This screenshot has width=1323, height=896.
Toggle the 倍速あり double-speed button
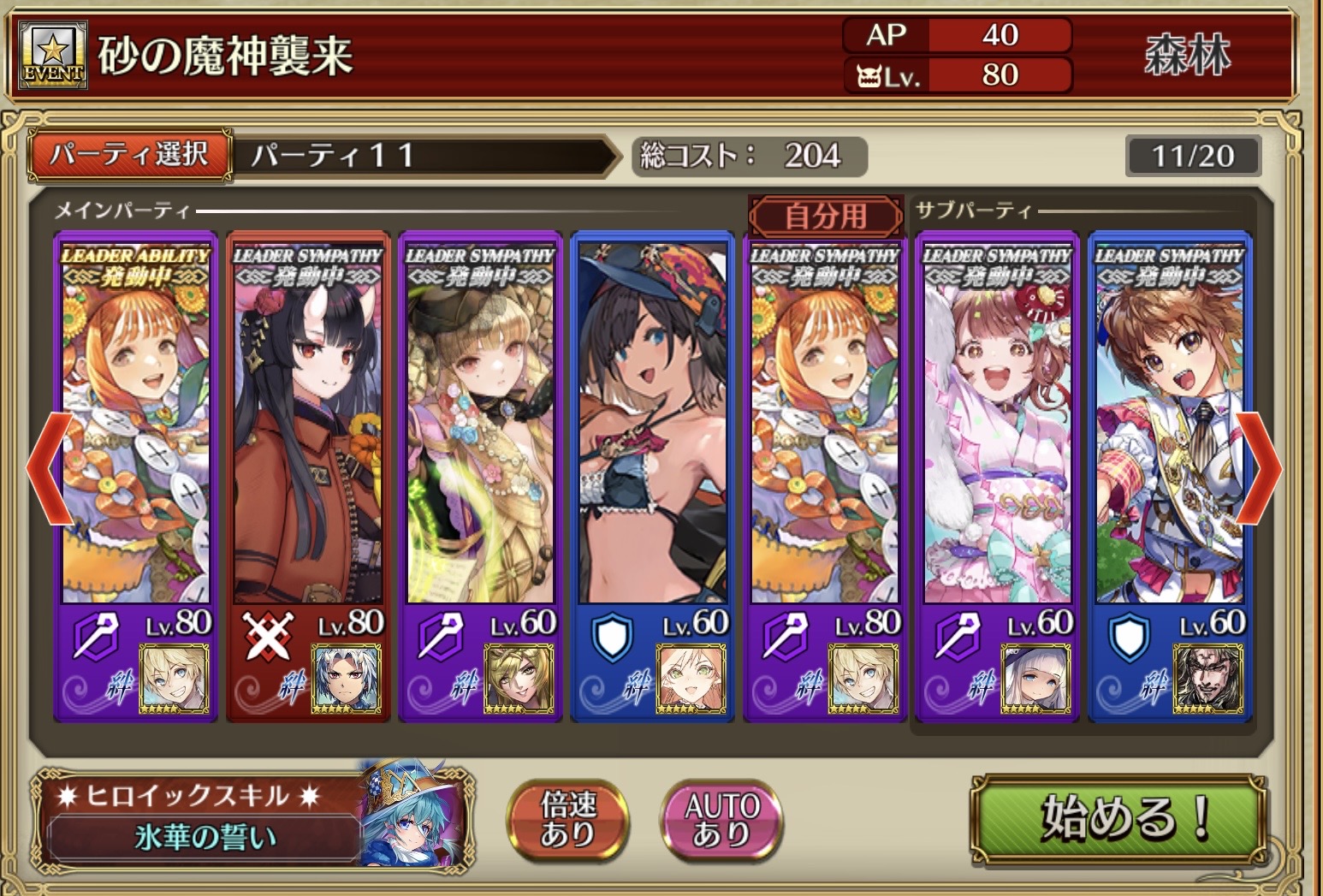coord(567,818)
